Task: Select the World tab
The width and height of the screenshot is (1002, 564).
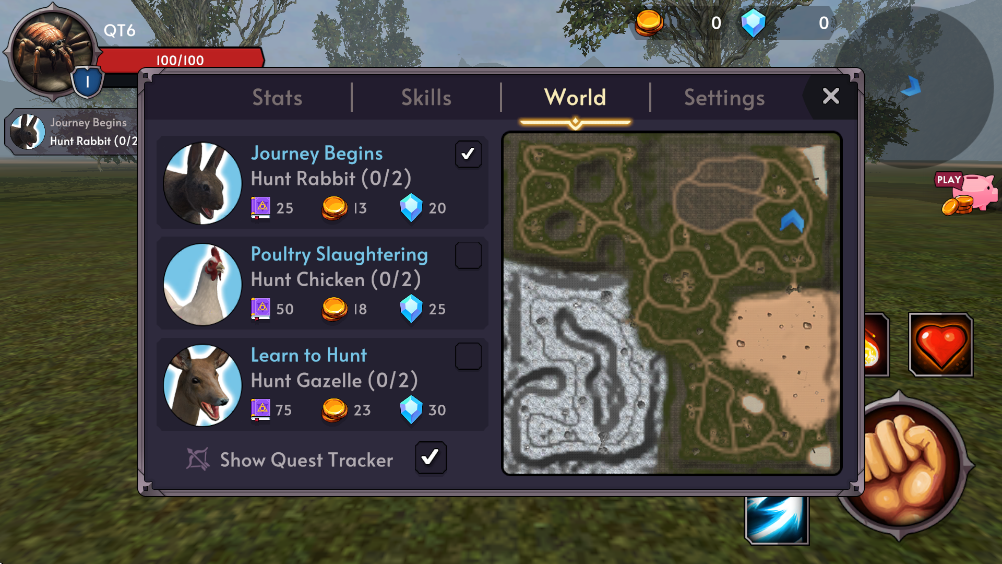Action: tap(575, 98)
